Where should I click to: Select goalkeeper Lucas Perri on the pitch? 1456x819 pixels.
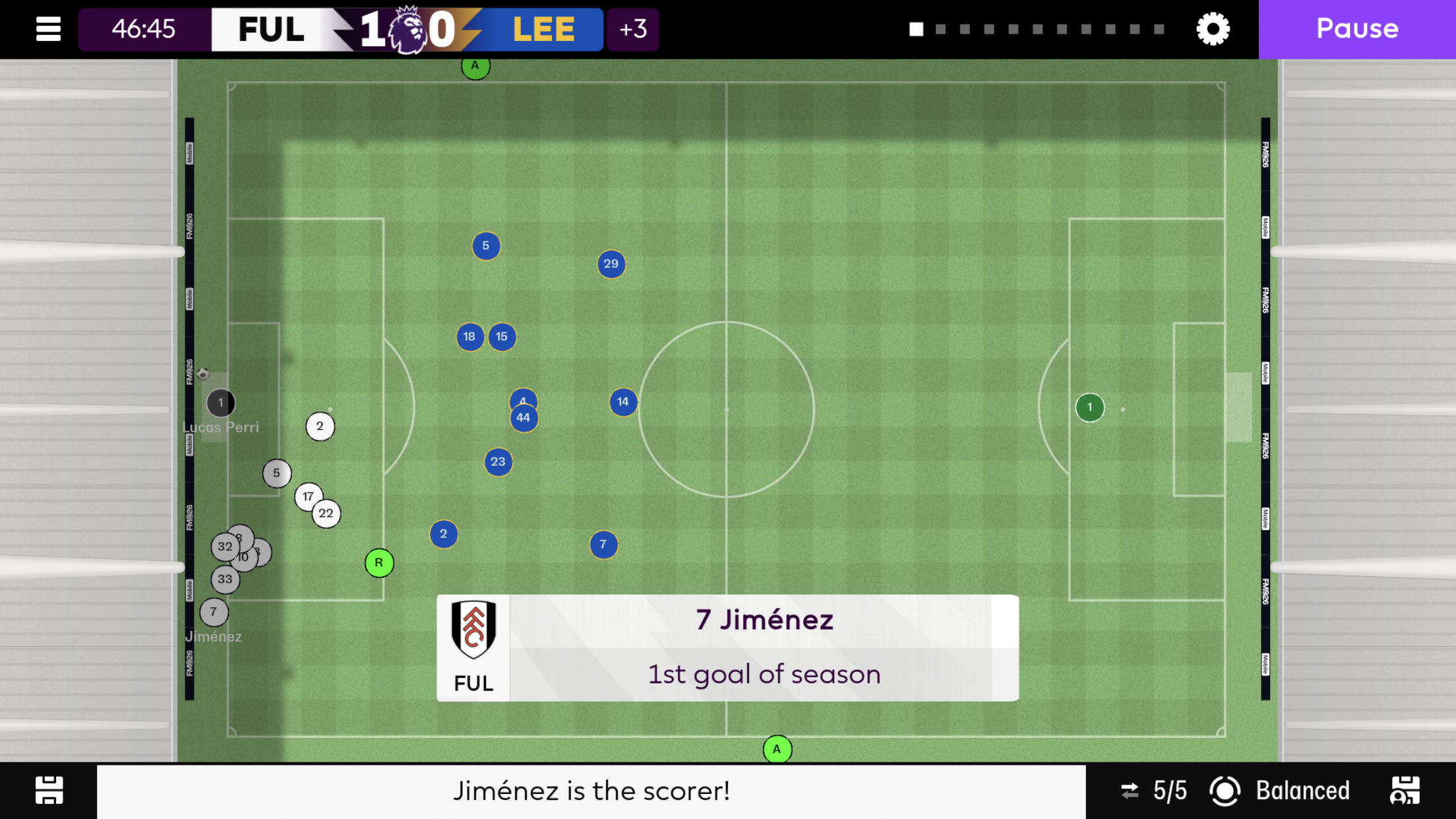click(220, 403)
